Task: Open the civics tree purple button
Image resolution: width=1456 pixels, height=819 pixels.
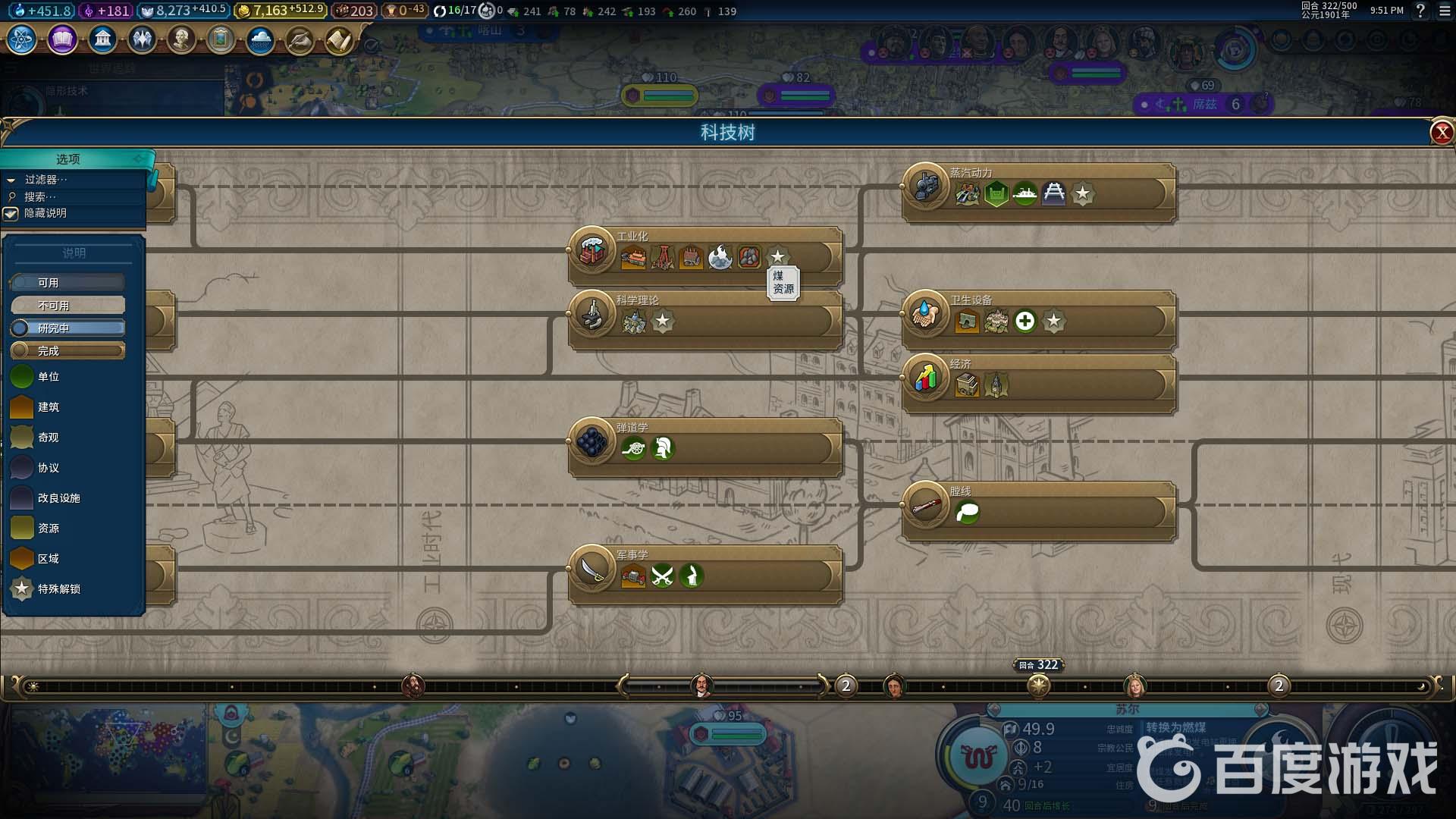Action: click(62, 39)
